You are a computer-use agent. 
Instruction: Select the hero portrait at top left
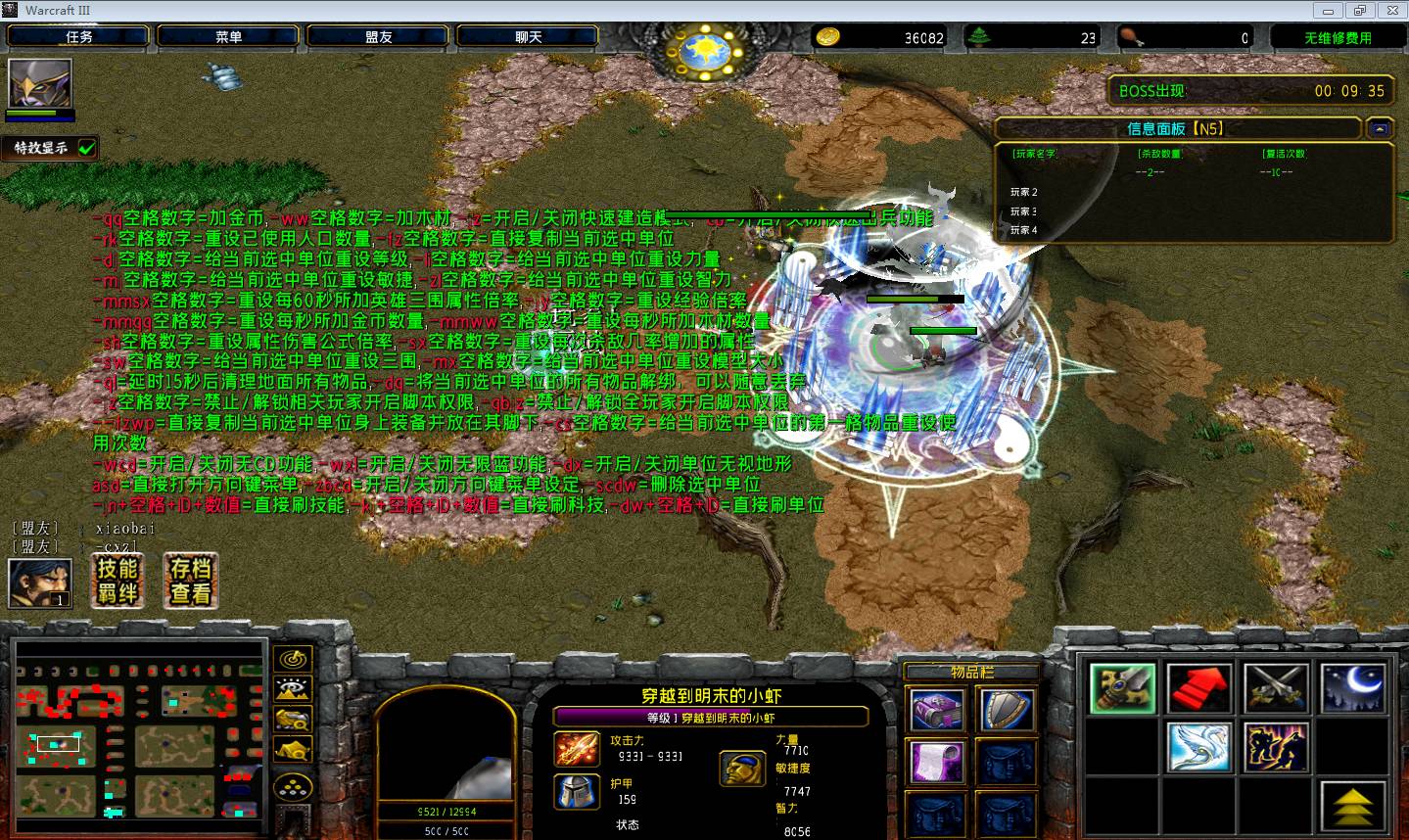[x=40, y=85]
